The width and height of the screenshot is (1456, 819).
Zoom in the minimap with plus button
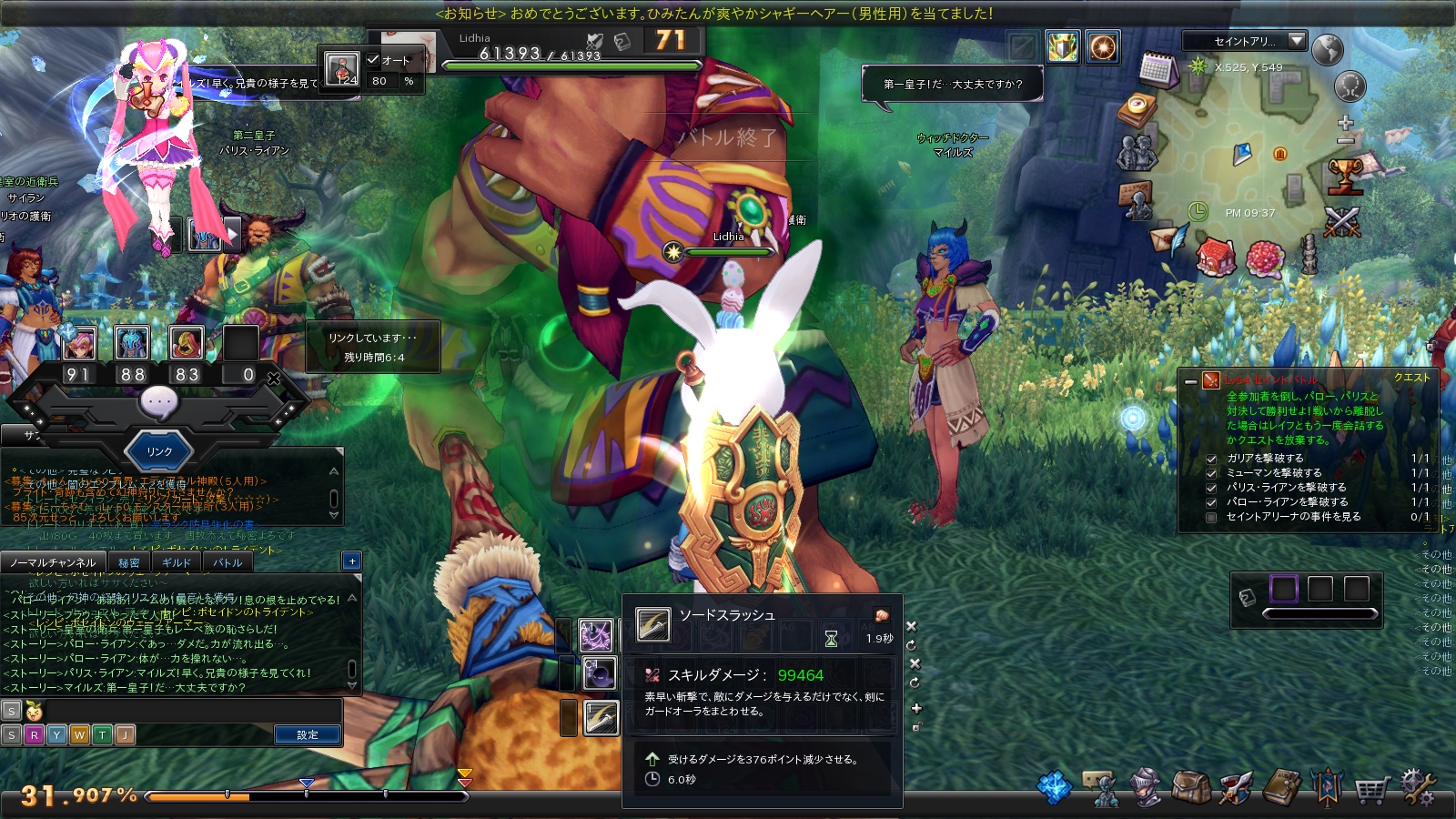tap(1346, 123)
